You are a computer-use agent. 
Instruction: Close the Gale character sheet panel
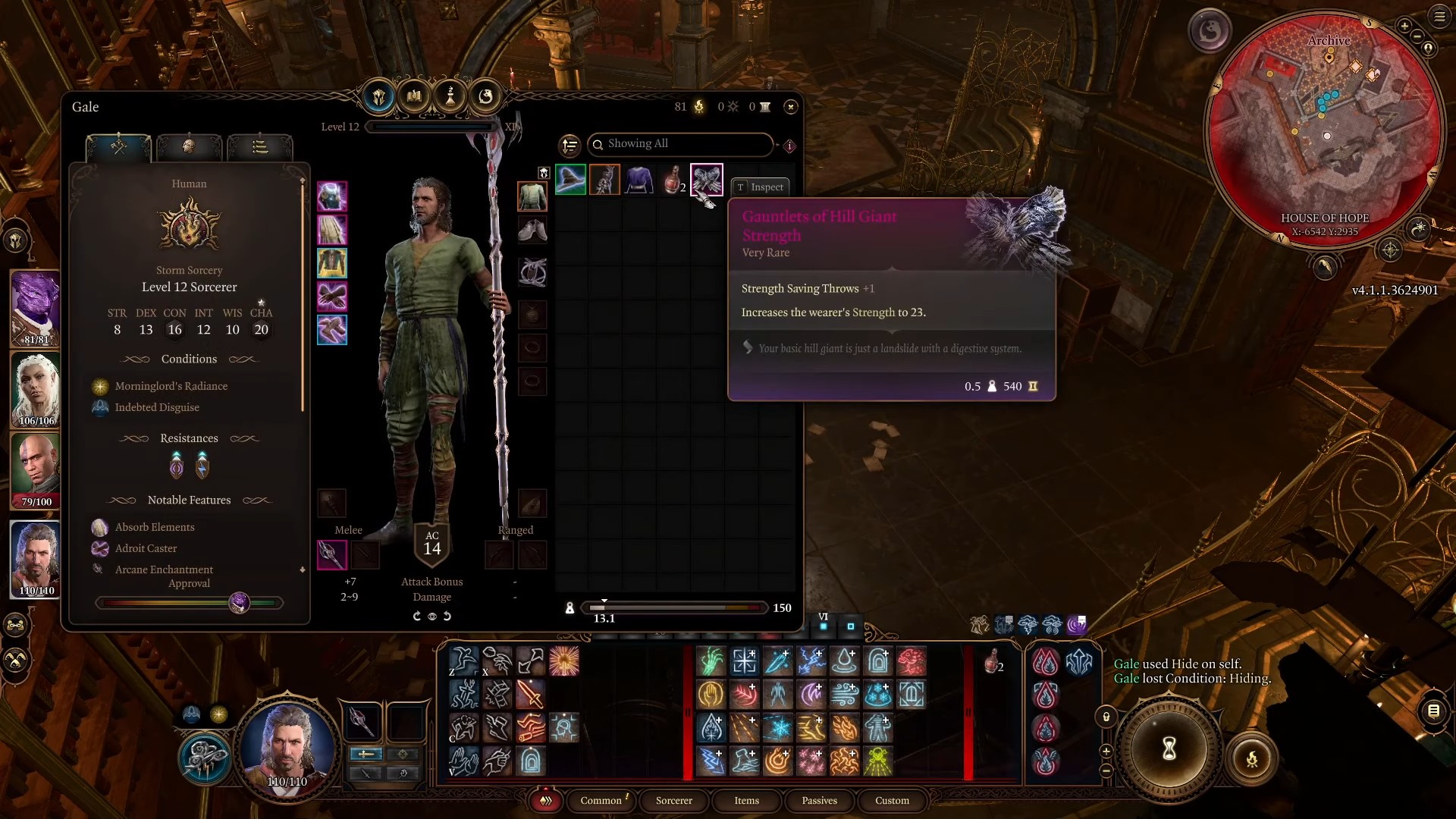(791, 107)
